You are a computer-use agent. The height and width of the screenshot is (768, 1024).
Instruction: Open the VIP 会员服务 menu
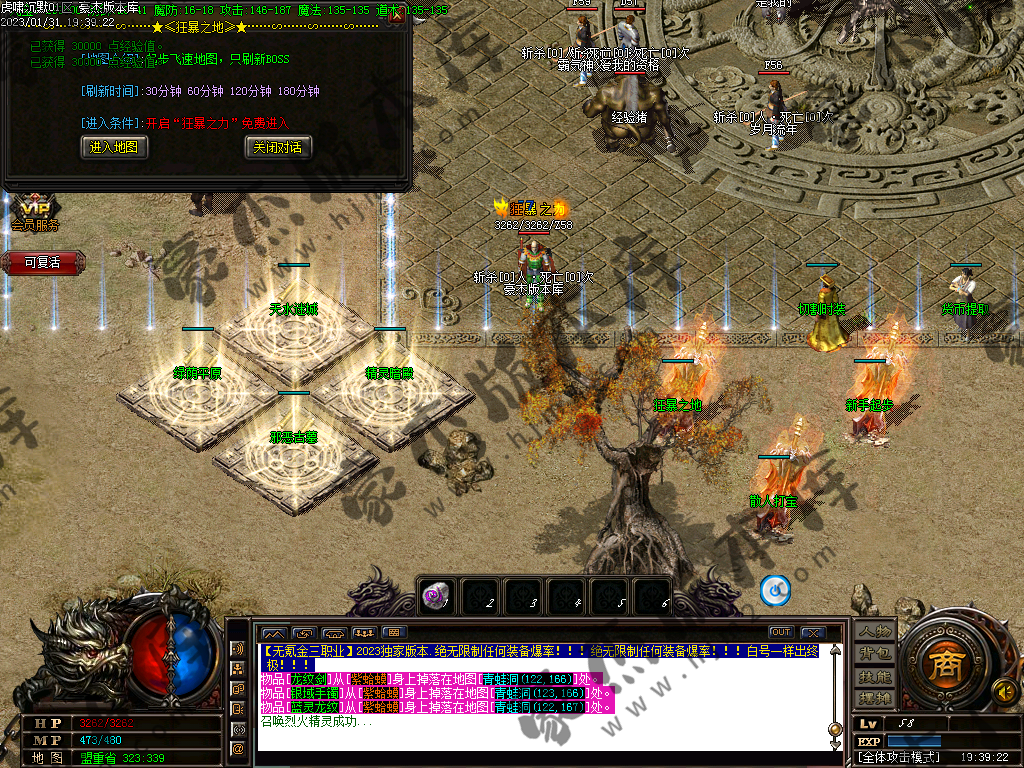click(x=35, y=214)
